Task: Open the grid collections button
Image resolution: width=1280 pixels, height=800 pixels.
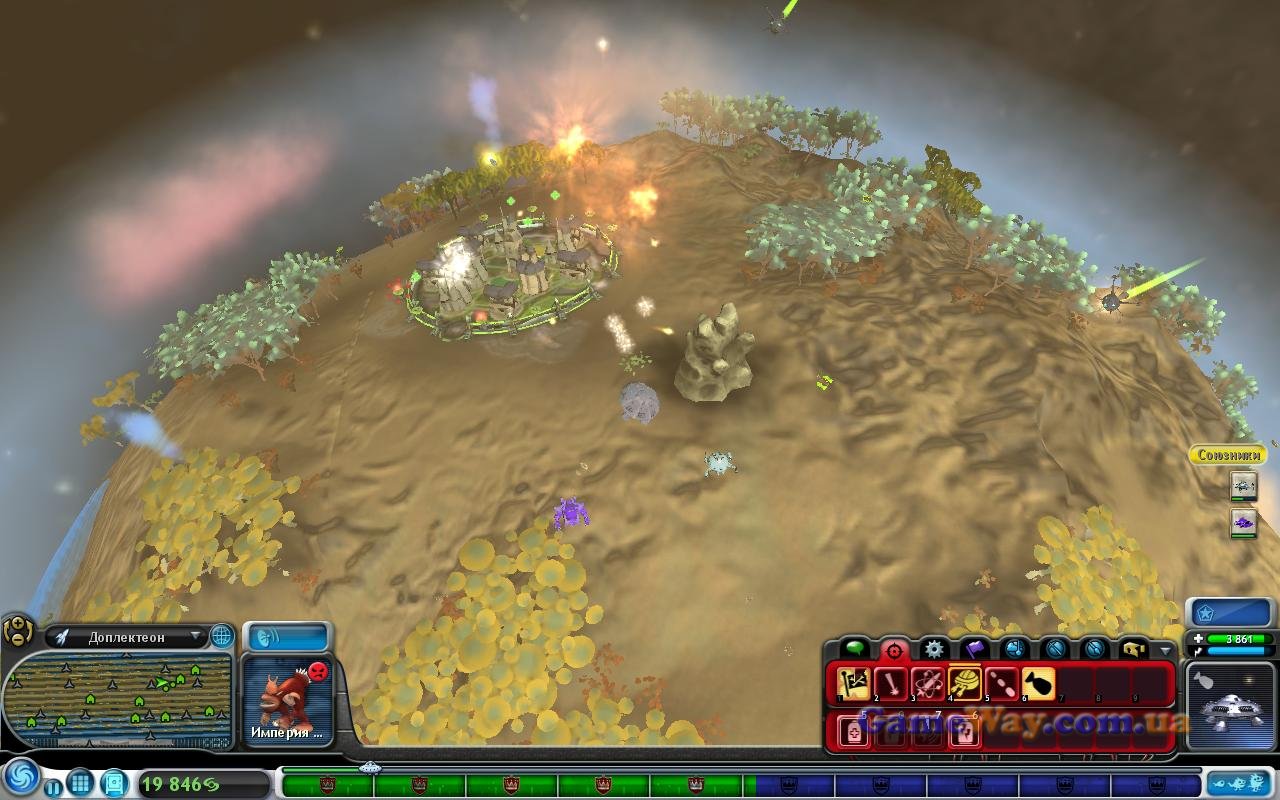Action: click(x=80, y=782)
